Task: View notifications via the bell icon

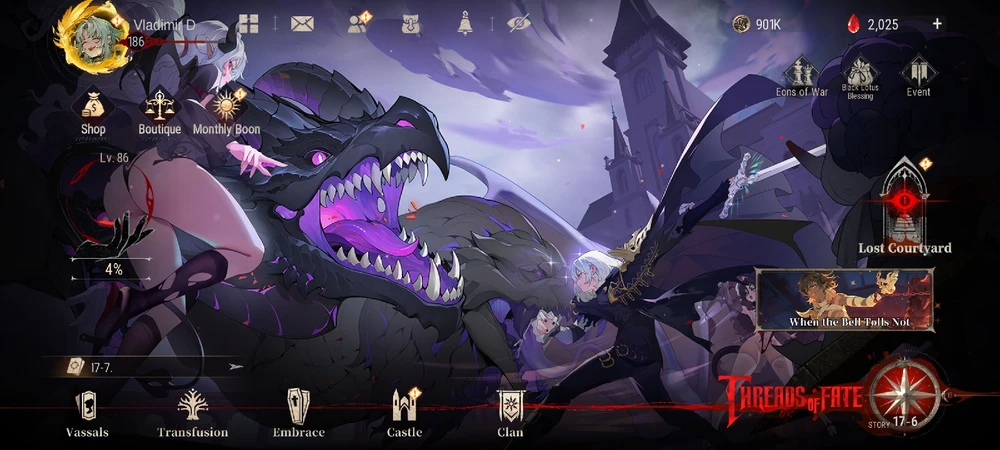Action: point(465,25)
